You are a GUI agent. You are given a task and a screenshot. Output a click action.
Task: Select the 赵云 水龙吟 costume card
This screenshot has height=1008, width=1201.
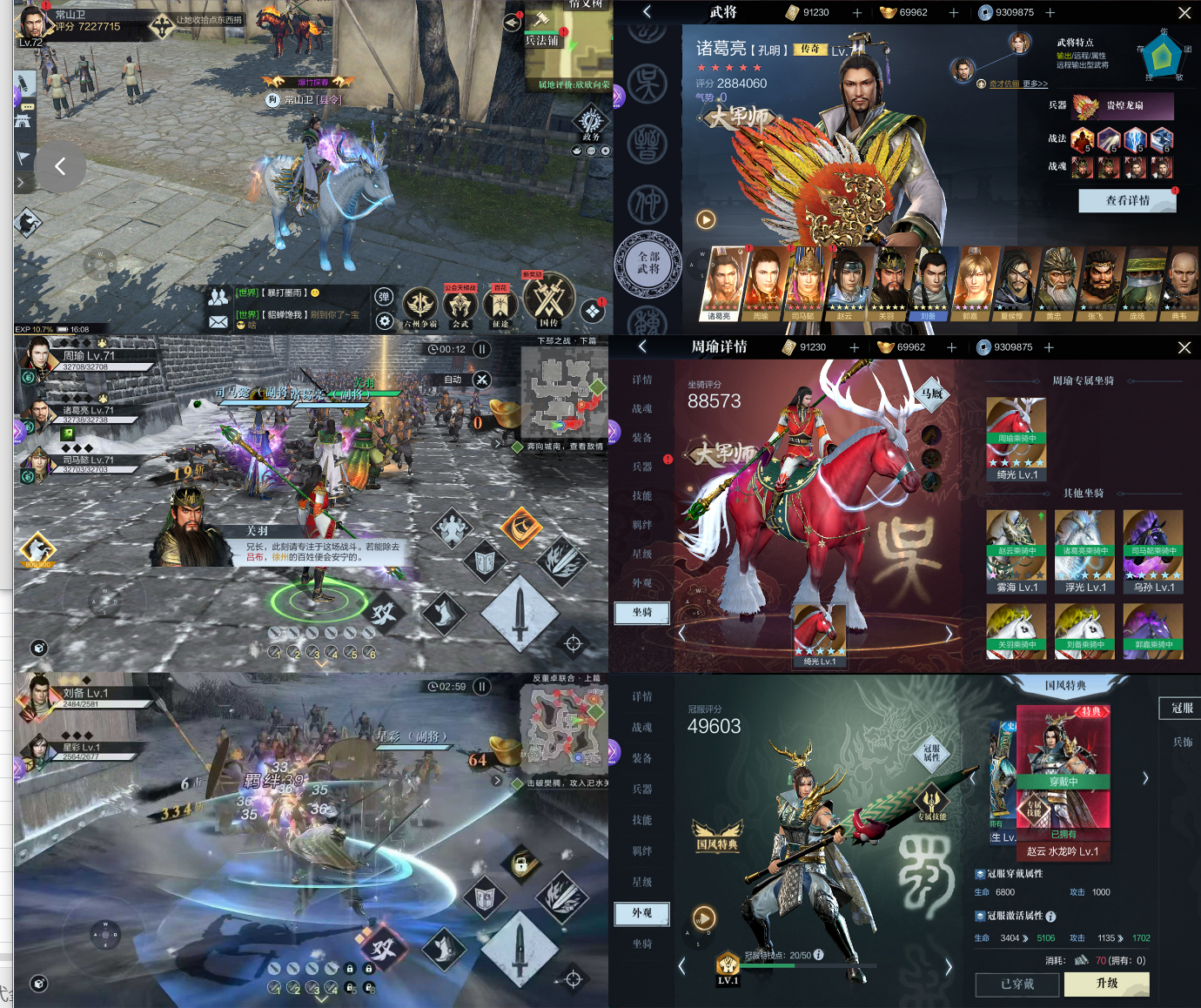[1063, 780]
